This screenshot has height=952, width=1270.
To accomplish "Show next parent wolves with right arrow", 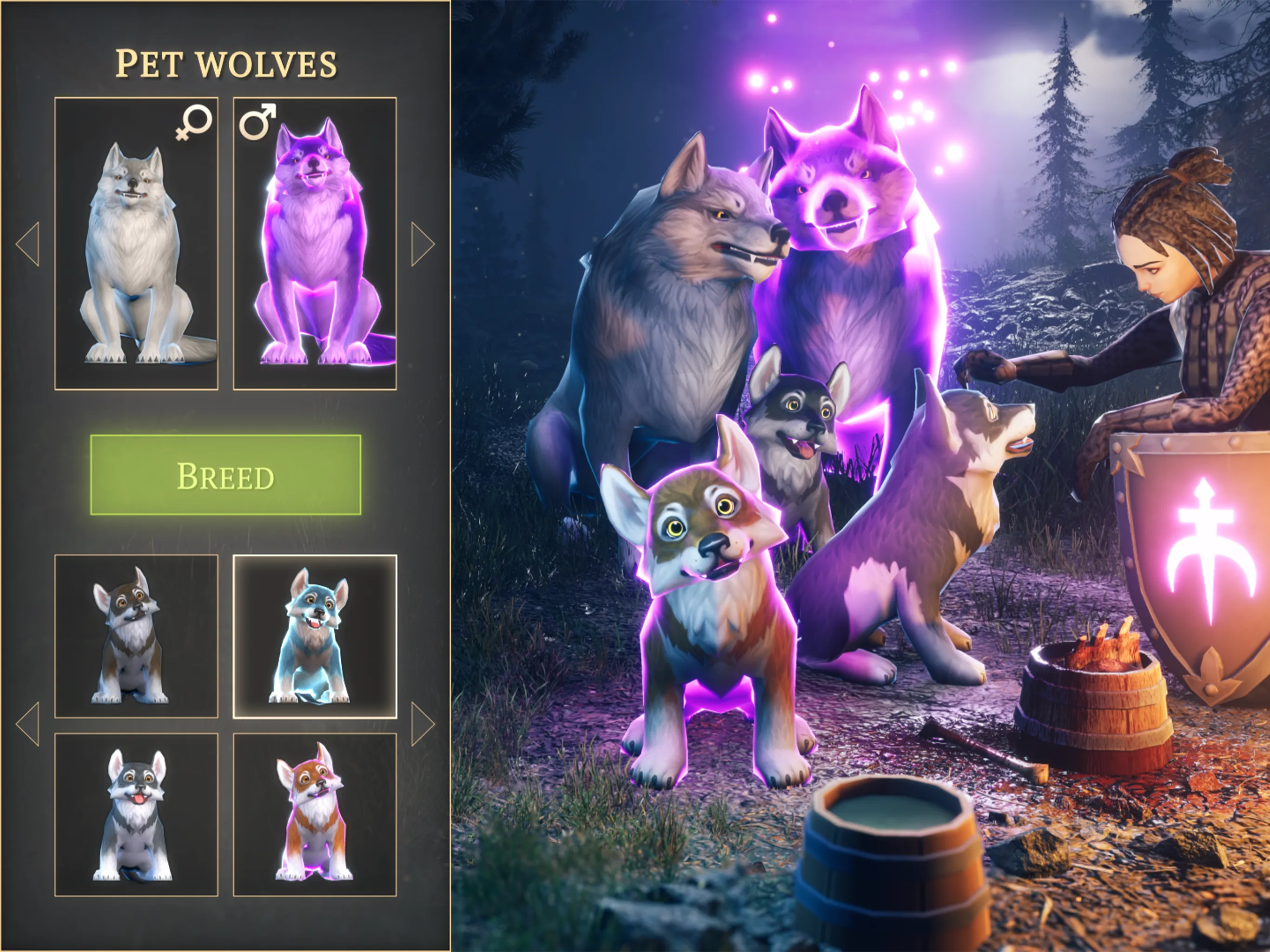I will 423,244.
